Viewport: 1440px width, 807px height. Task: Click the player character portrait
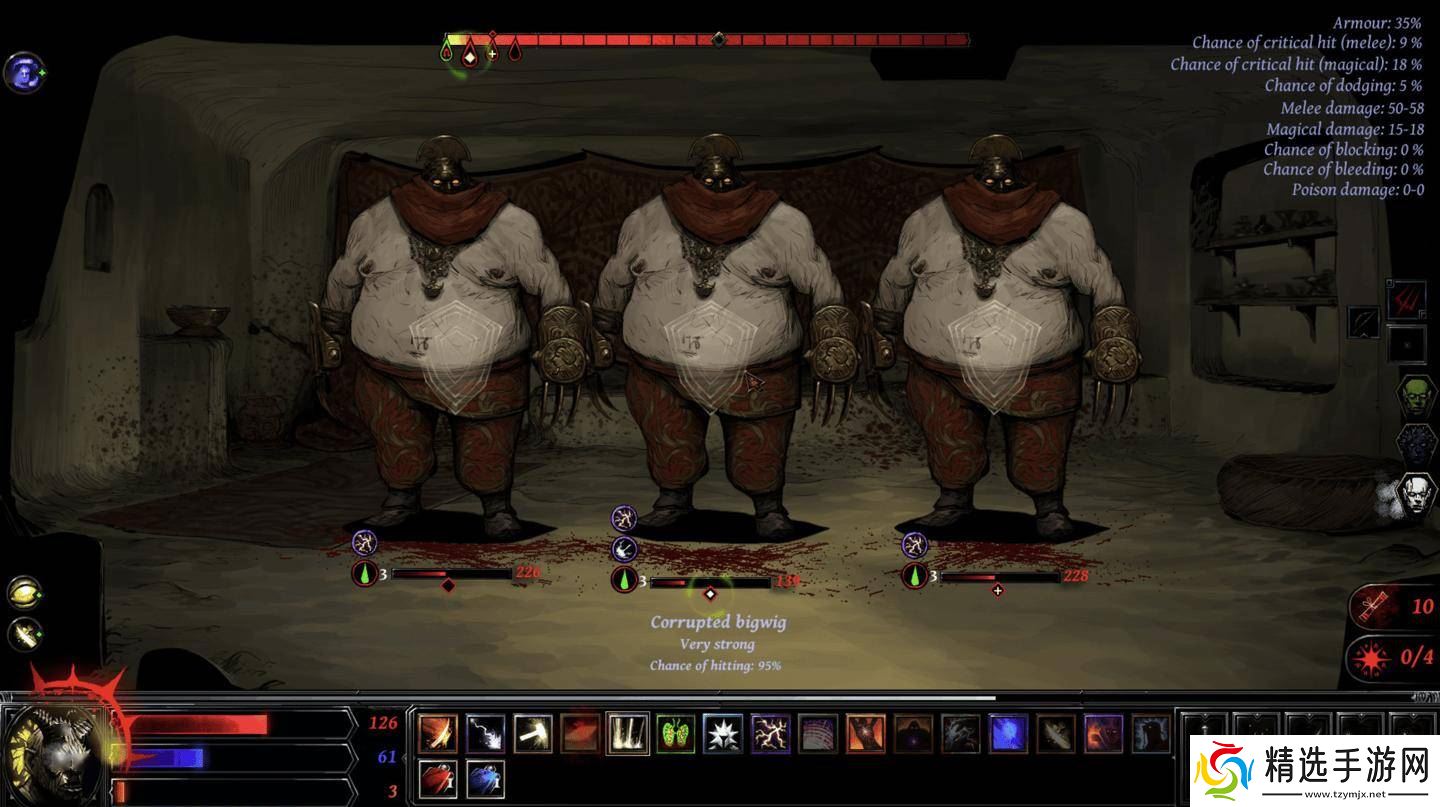pos(55,752)
